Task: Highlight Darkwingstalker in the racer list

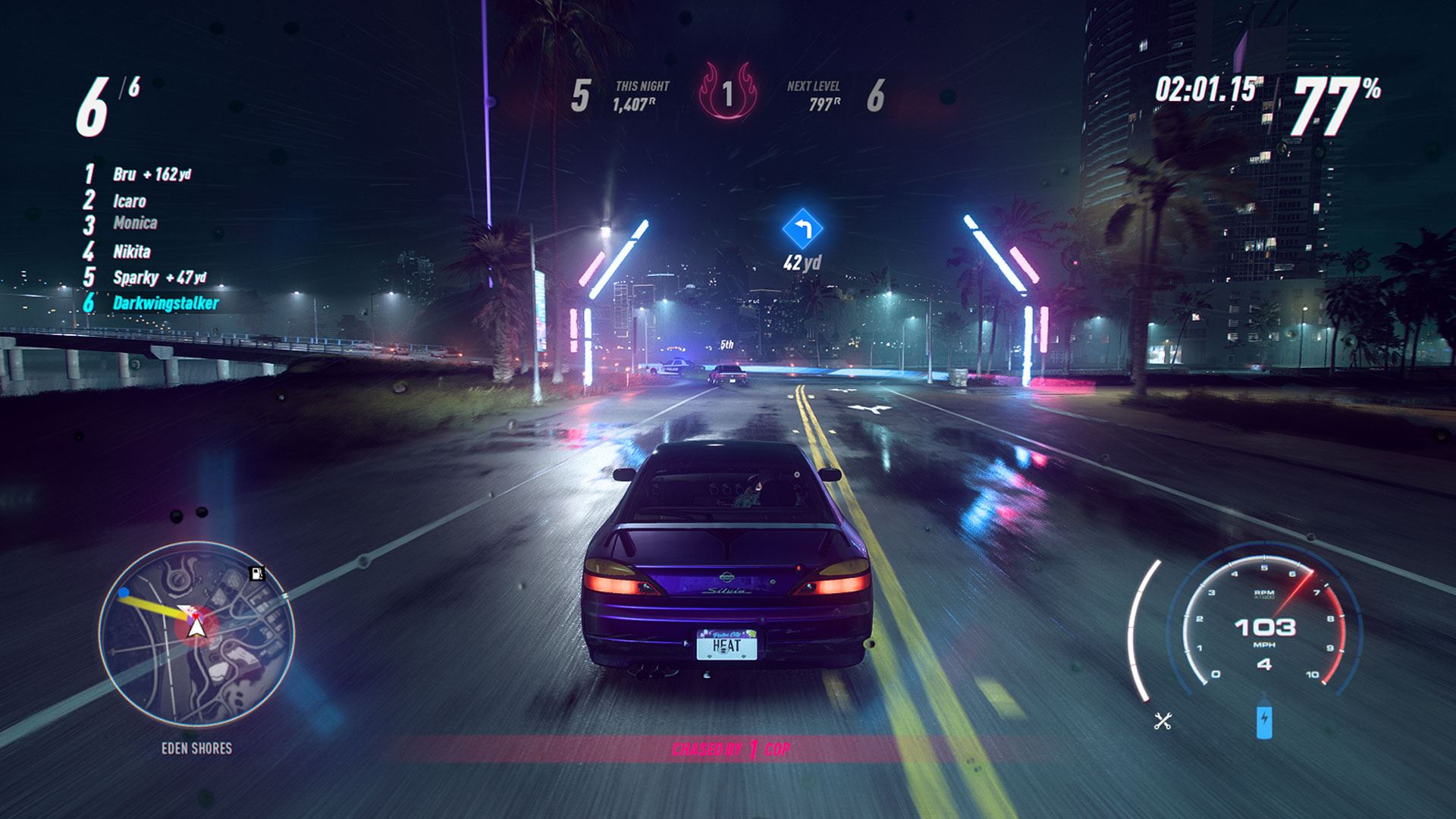Action: [165, 303]
